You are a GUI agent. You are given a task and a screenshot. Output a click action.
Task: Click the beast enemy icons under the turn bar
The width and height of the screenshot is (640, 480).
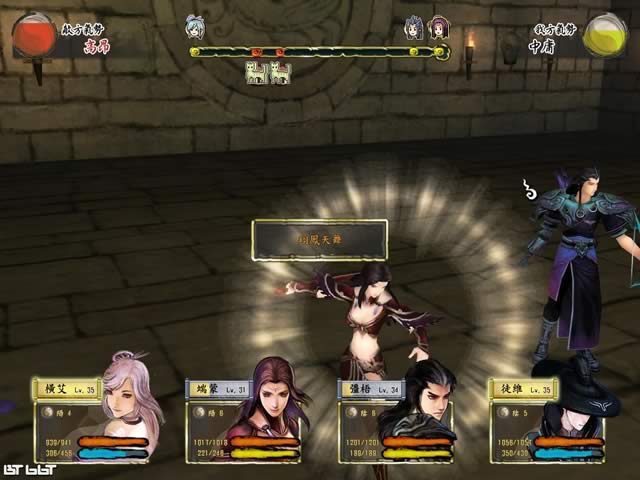click(x=268, y=72)
